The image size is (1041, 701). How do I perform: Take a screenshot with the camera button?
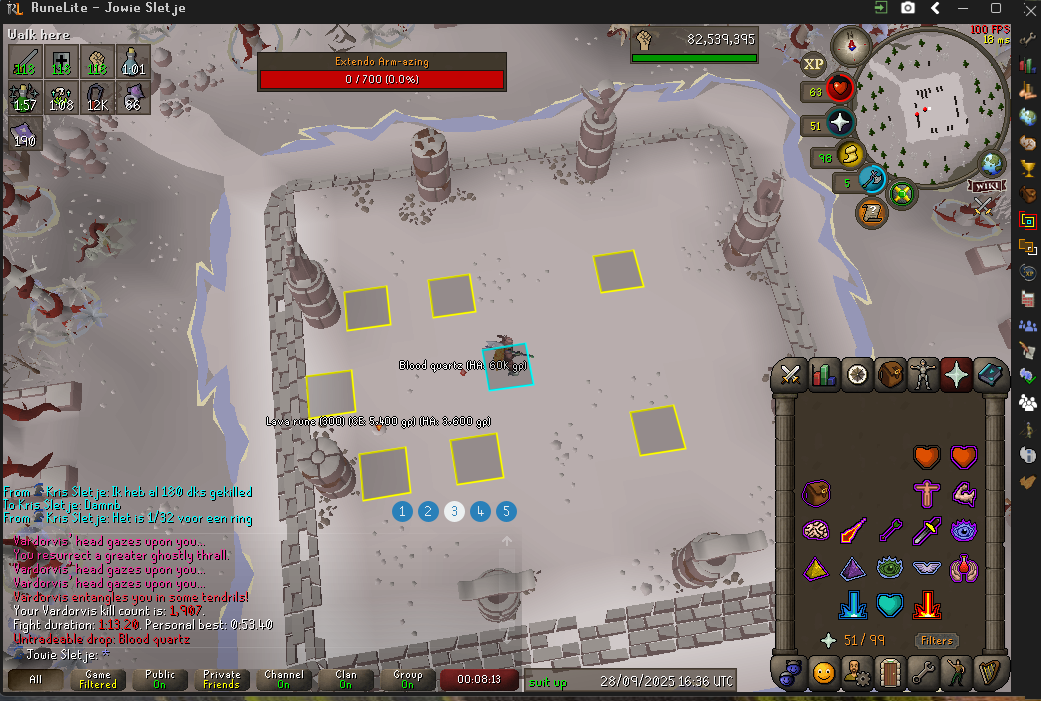click(908, 8)
